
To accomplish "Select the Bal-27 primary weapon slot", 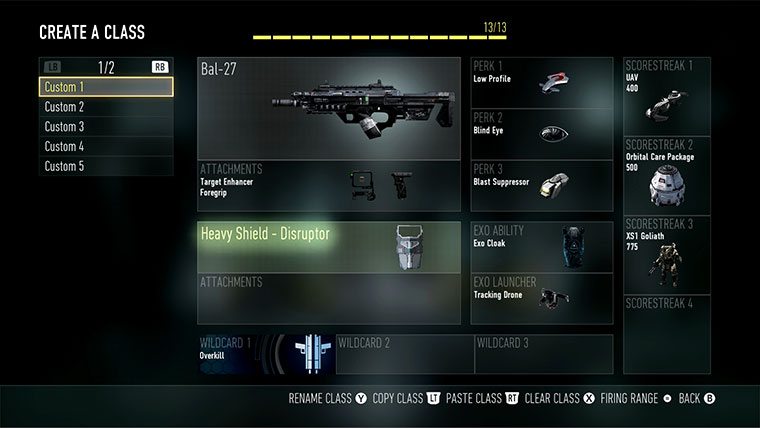I will point(329,108).
